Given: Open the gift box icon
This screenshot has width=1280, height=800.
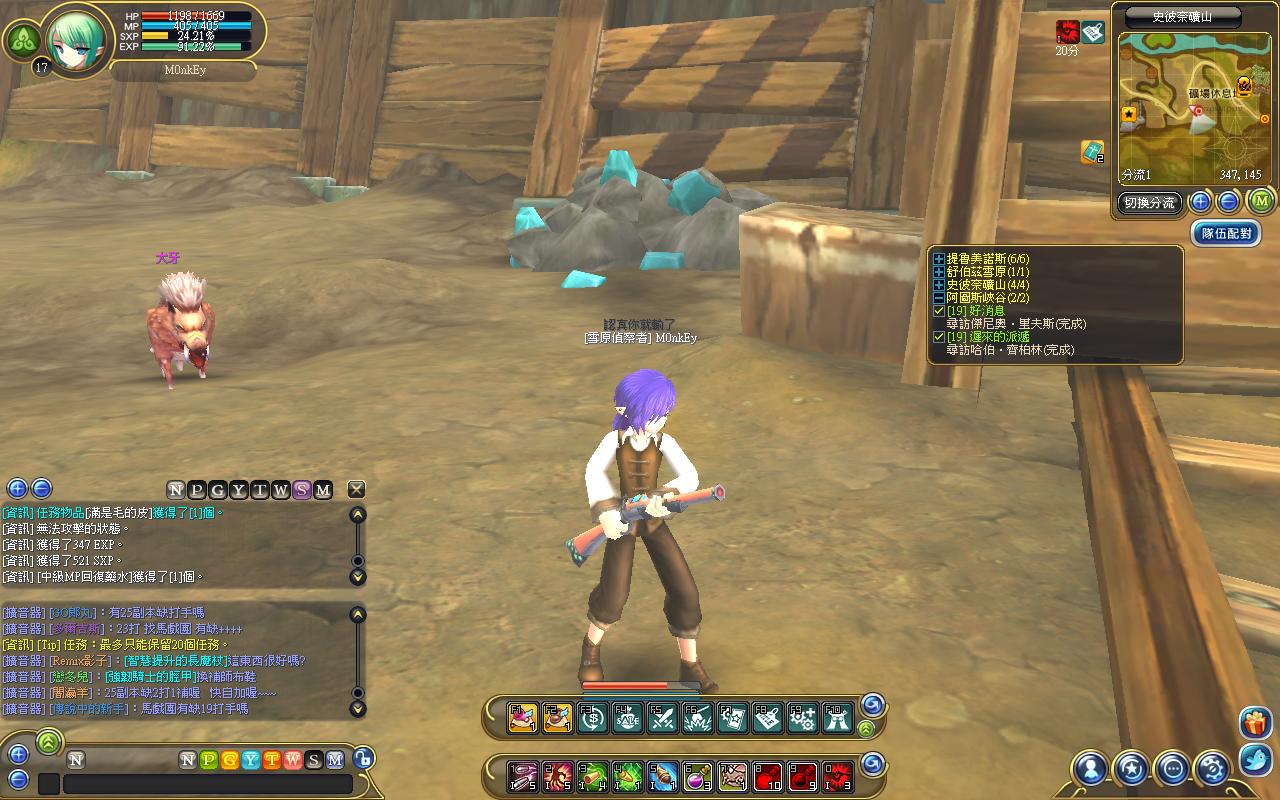Looking at the screenshot, I should point(1255,722).
